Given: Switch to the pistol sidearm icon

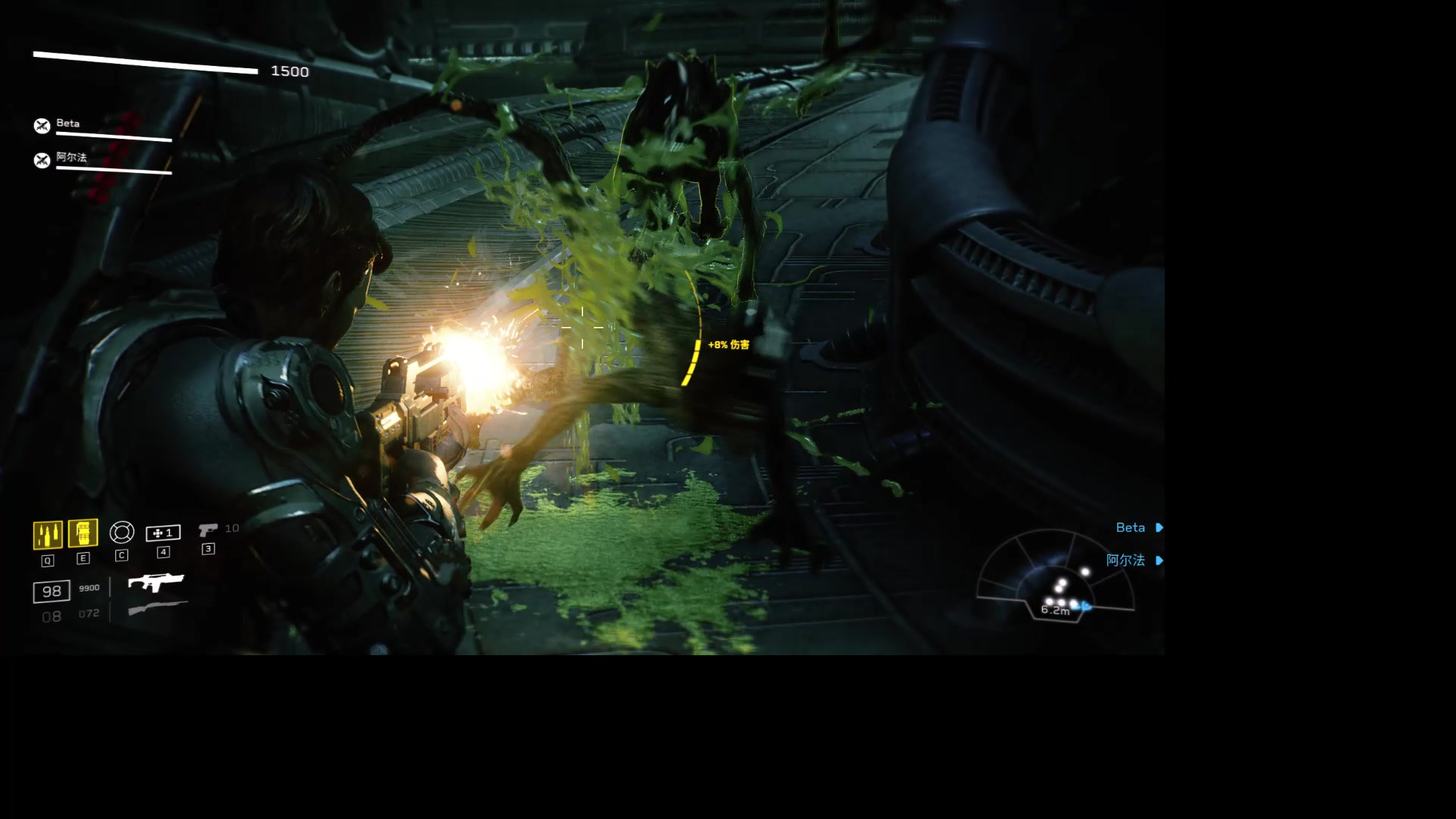Looking at the screenshot, I should 208,530.
